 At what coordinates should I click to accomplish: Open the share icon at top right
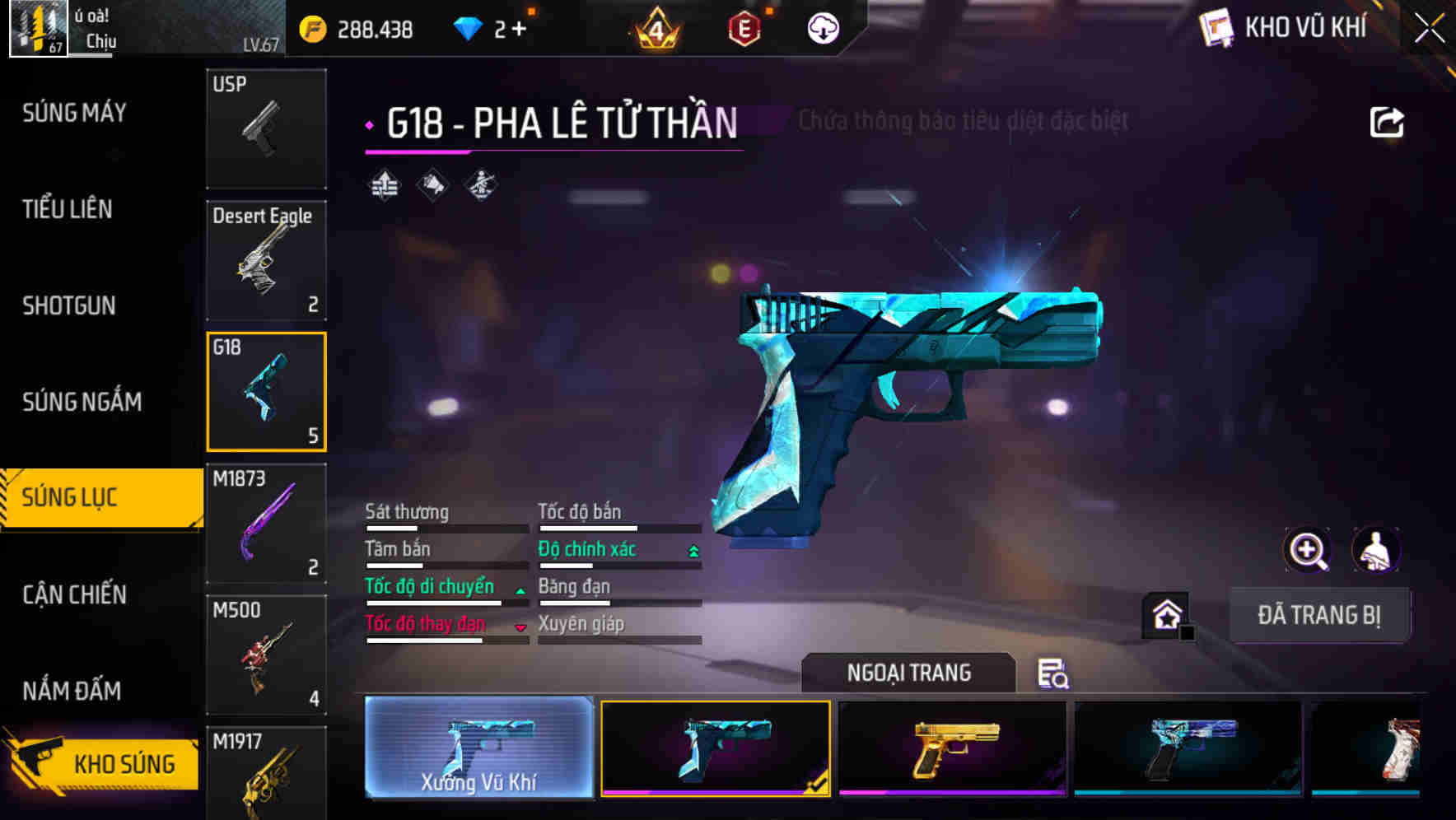(x=1388, y=121)
